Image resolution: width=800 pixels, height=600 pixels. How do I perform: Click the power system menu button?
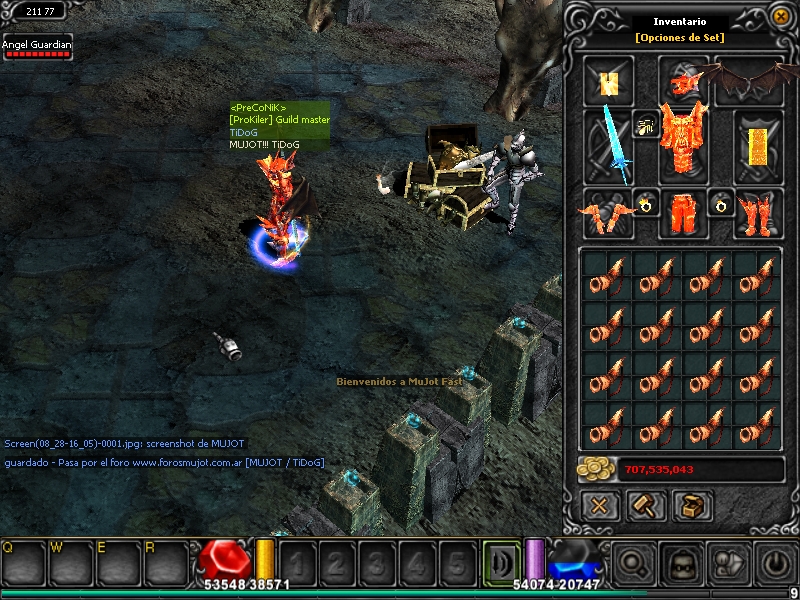point(777,564)
